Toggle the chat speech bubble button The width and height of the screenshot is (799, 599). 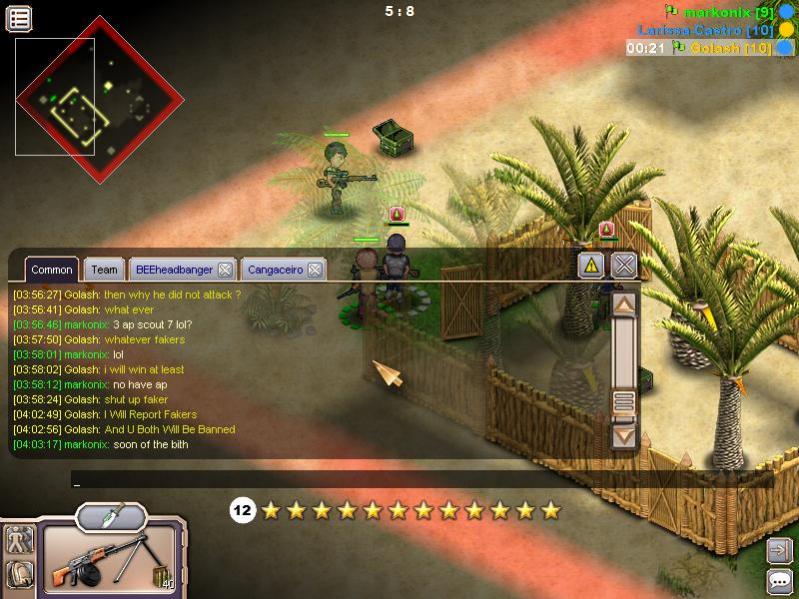[x=779, y=581]
